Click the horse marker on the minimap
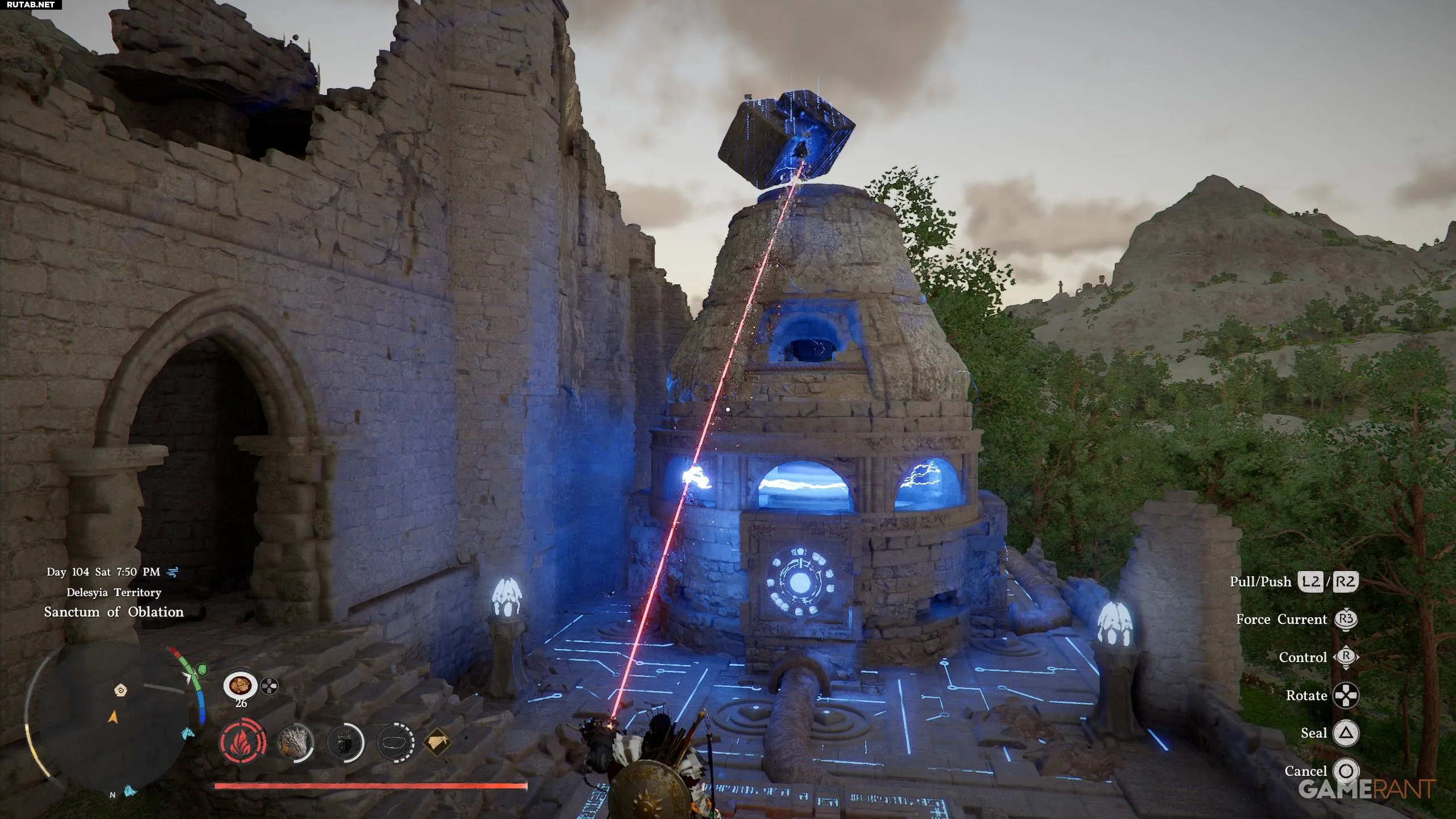Viewport: 1456px width, 819px height. point(188,734)
